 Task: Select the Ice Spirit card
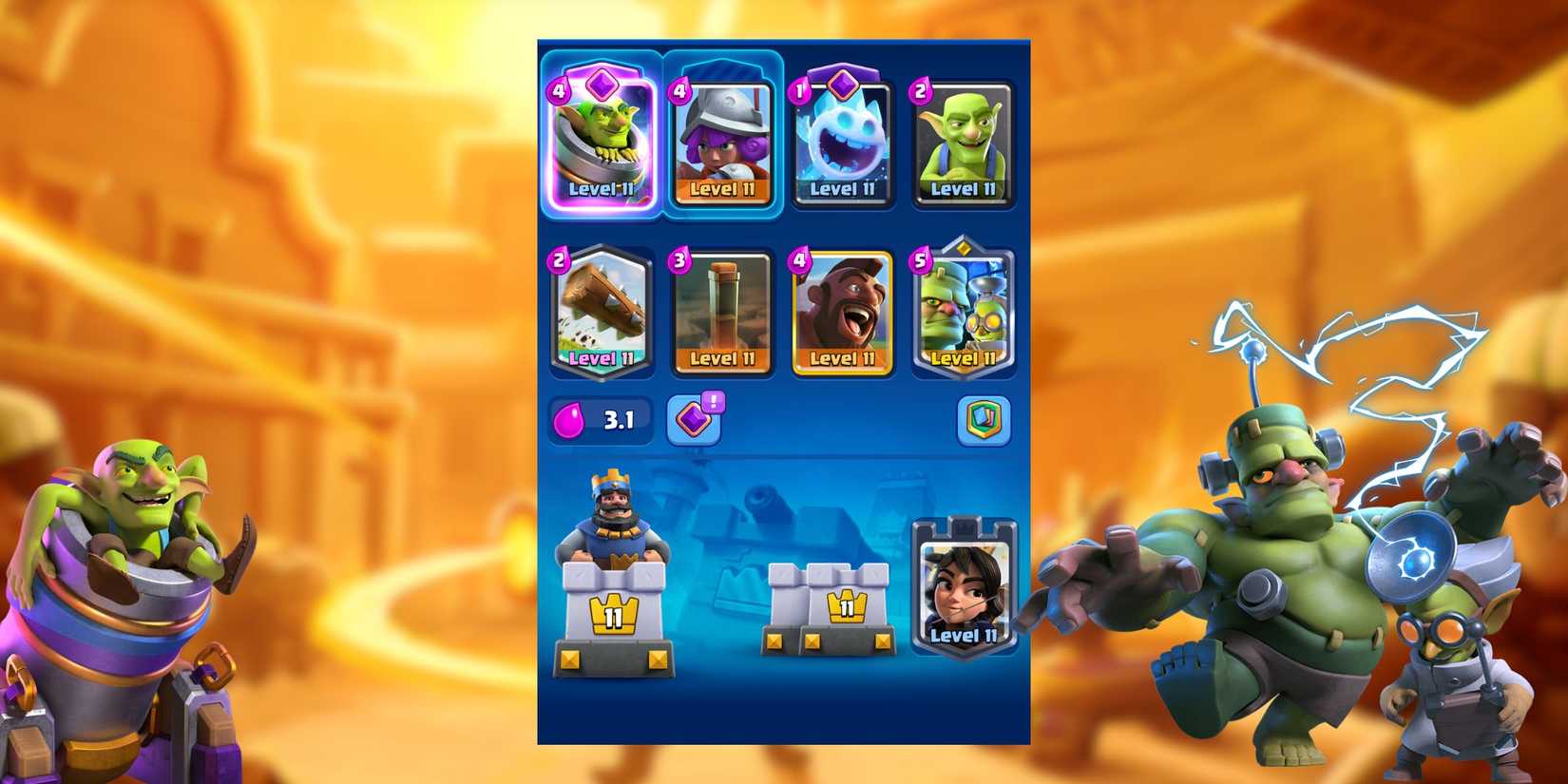tap(843, 143)
